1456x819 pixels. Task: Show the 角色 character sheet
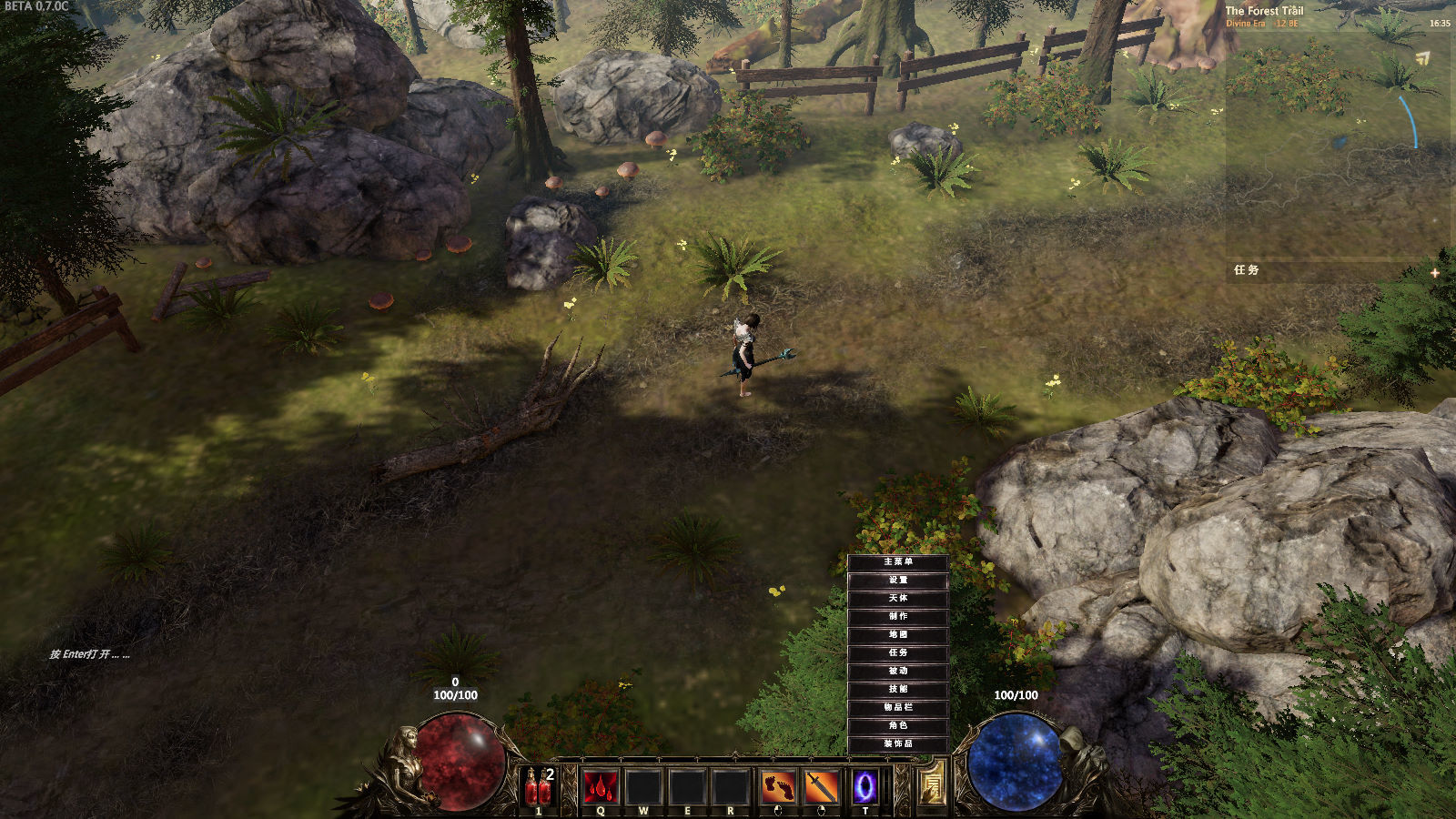pyautogui.click(x=898, y=726)
